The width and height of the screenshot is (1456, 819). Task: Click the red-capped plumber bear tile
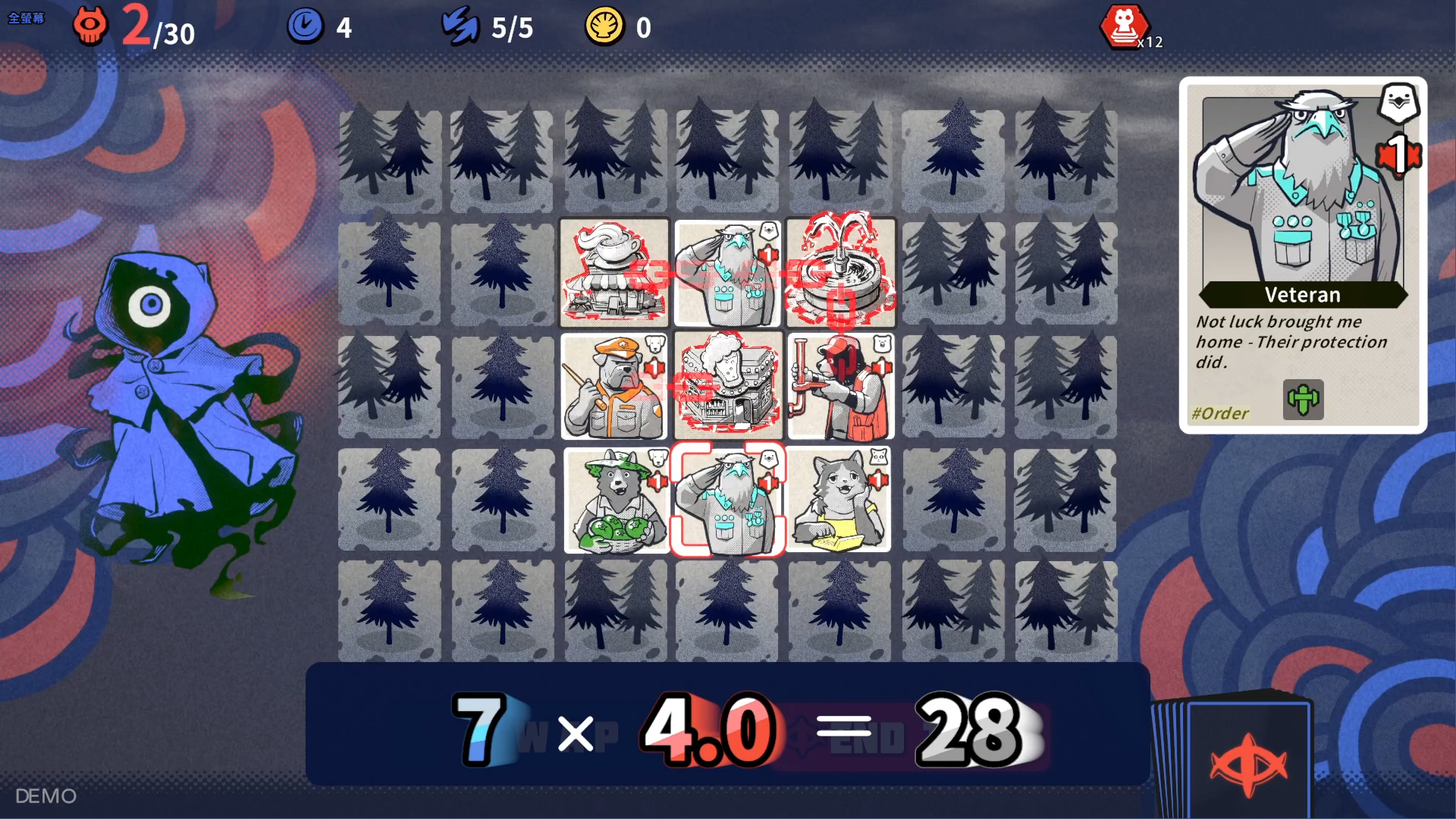pos(840,387)
